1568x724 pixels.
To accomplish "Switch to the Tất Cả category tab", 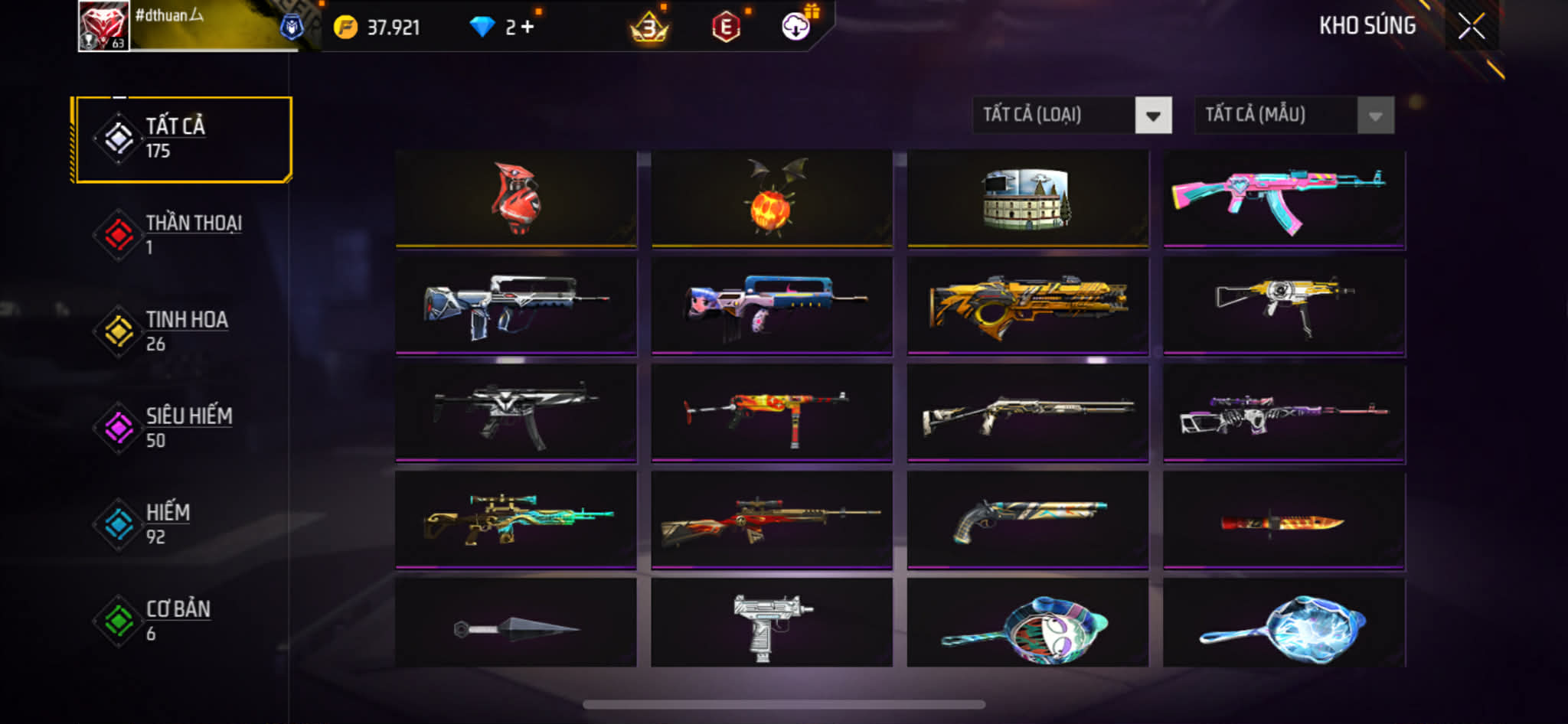I will [182, 139].
